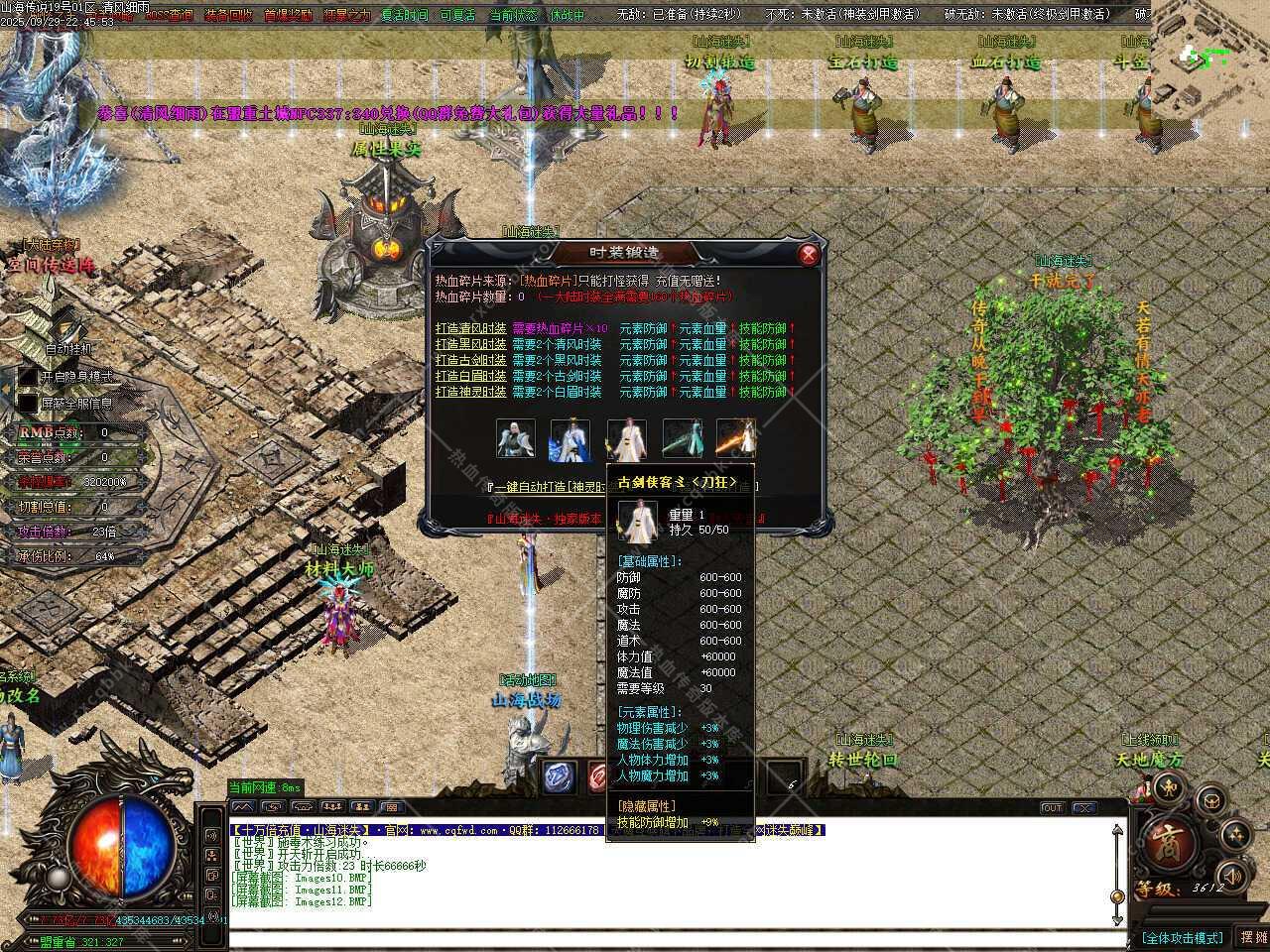Image resolution: width=1270 pixels, height=952 pixels.
Task: Open the round 商 shop button
Action: click(1167, 845)
